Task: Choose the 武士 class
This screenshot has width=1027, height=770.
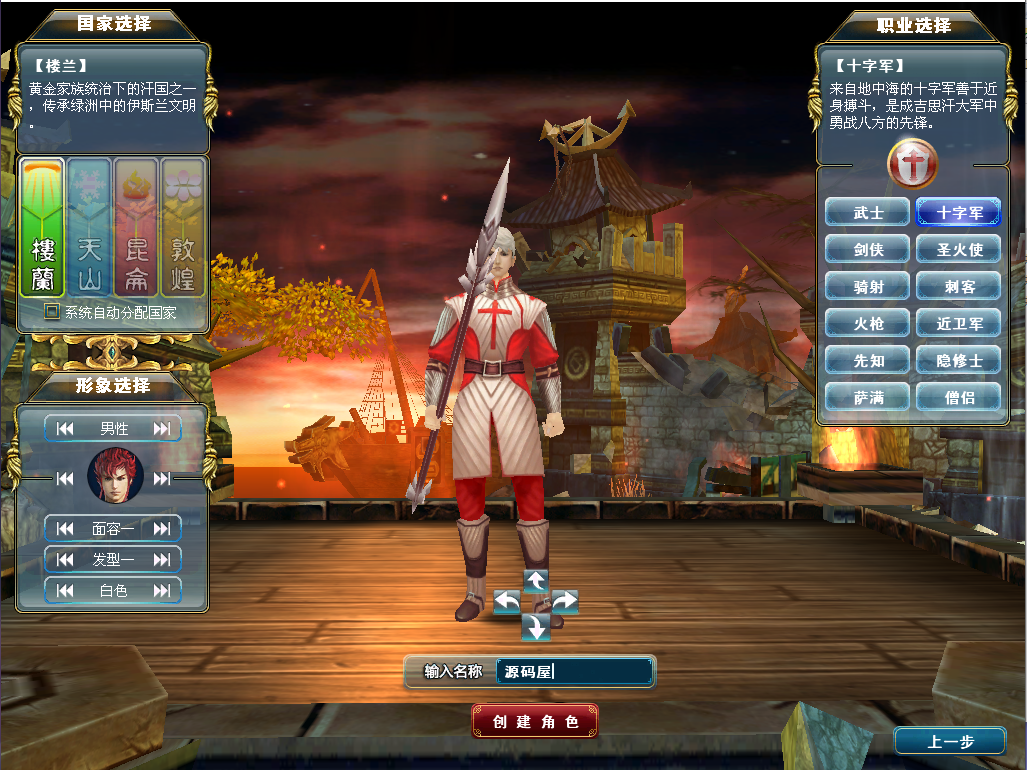Action: click(868, 213)
